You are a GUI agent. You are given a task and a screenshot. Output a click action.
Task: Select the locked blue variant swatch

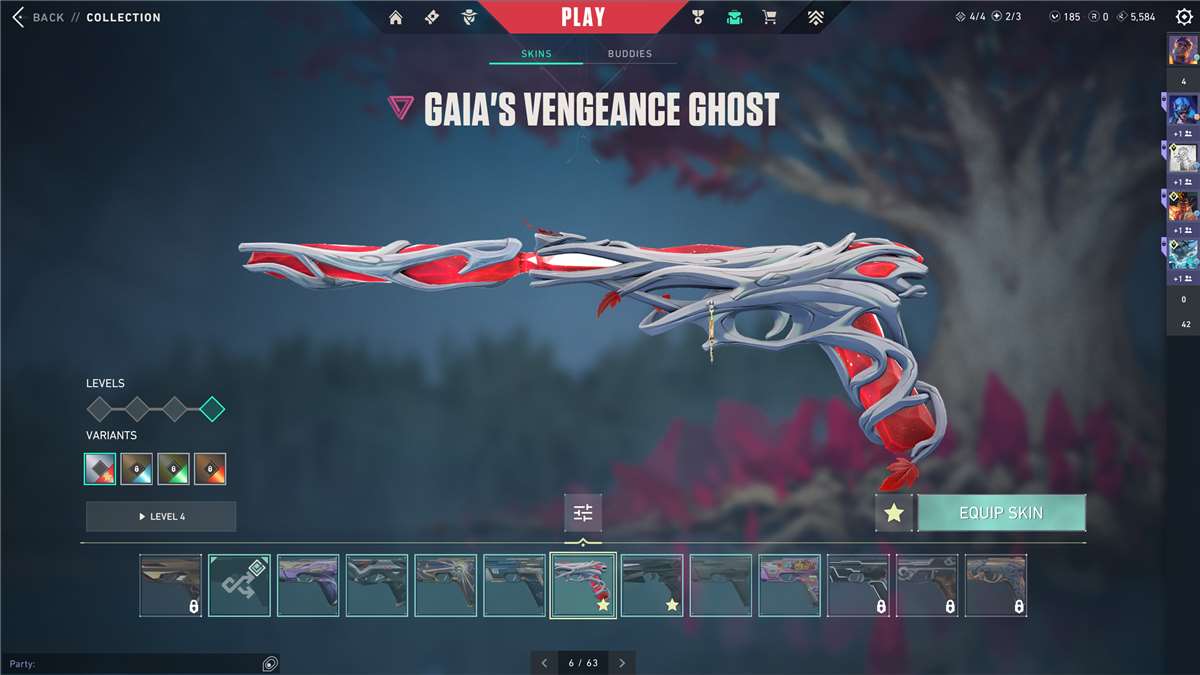[x=136, y=468]
